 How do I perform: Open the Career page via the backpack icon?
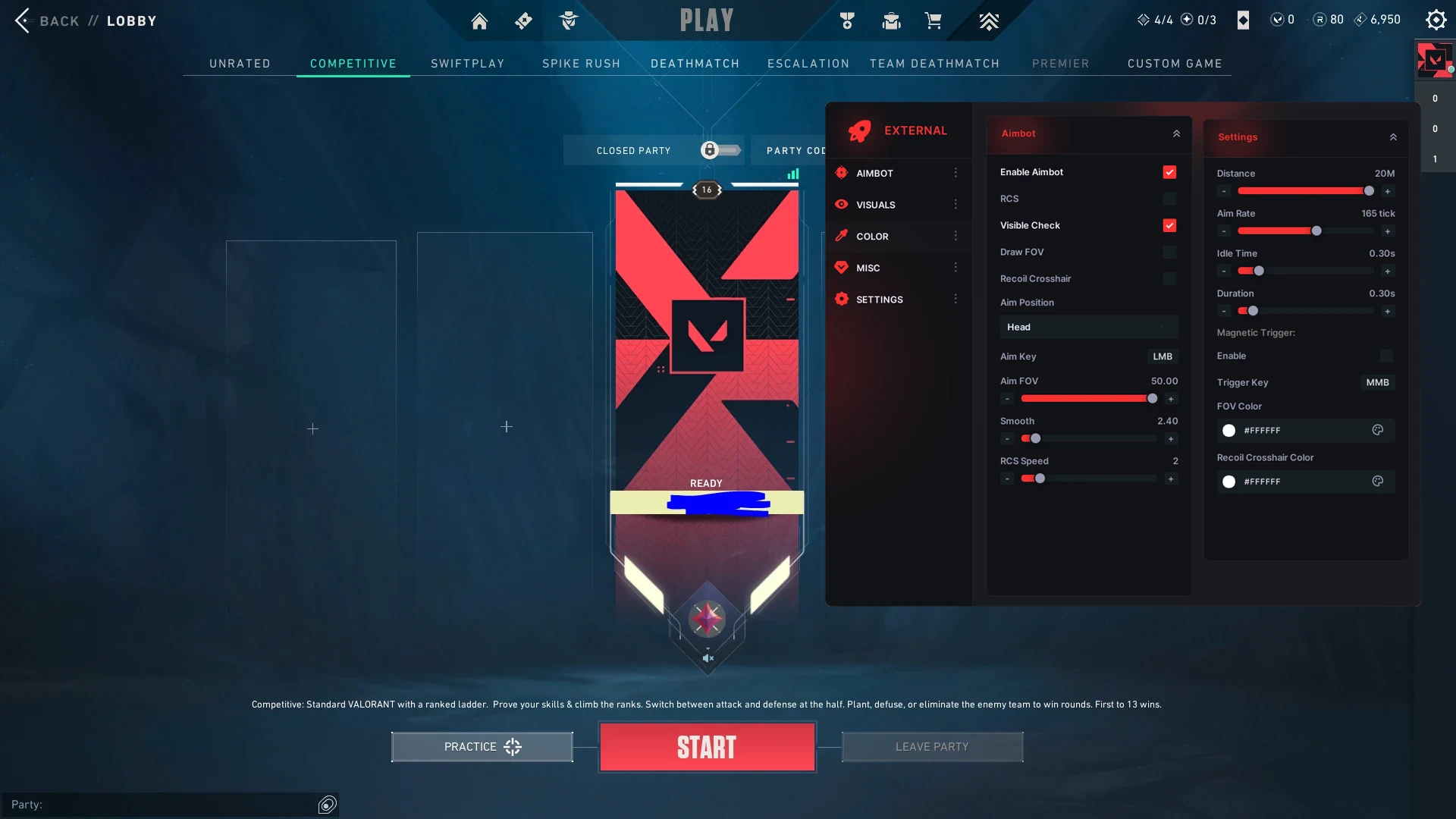click(891, 20)
